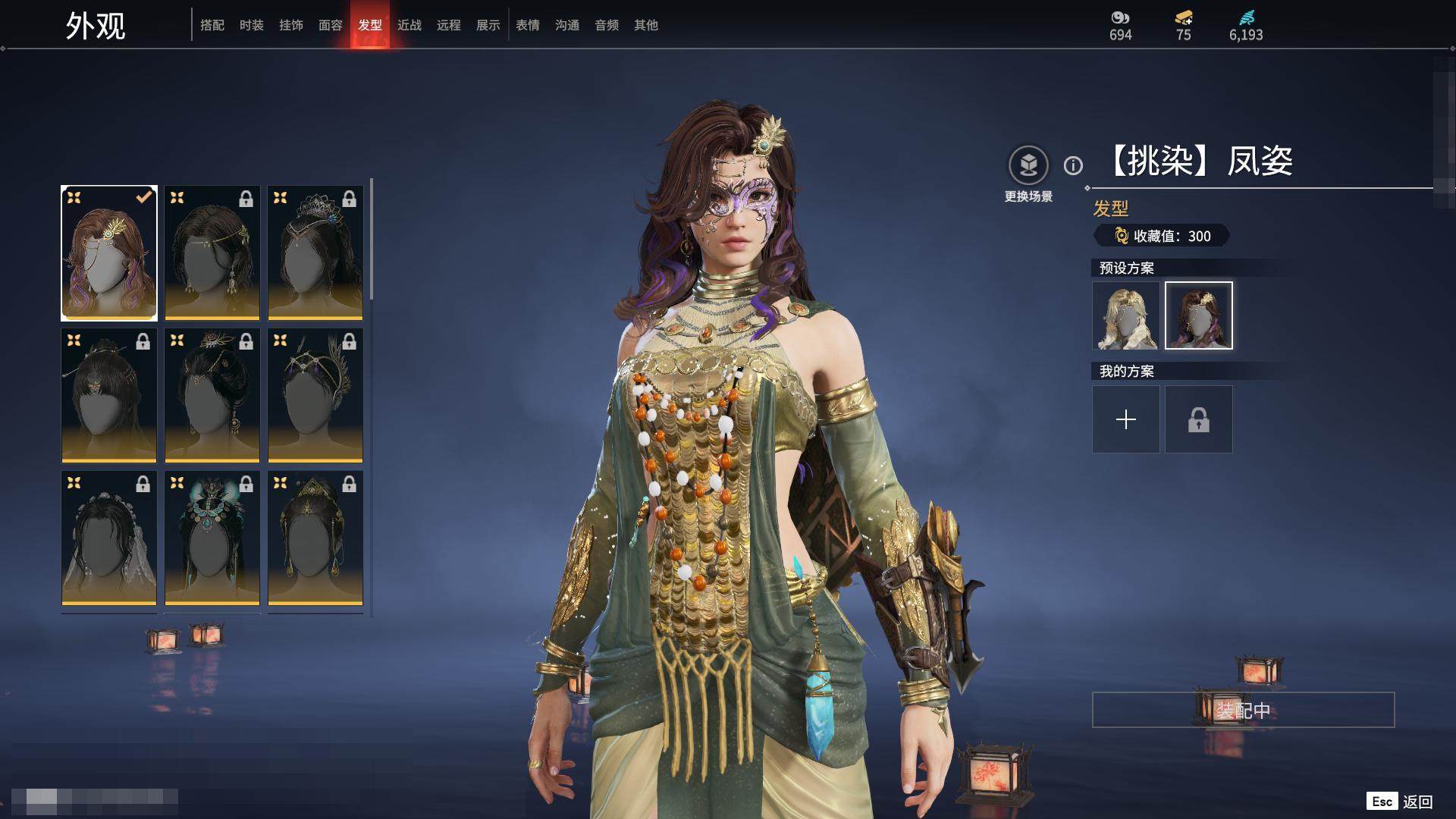Select the locked veiled hairstyle card
1456x819 pixels.
(x=109, y=538)
